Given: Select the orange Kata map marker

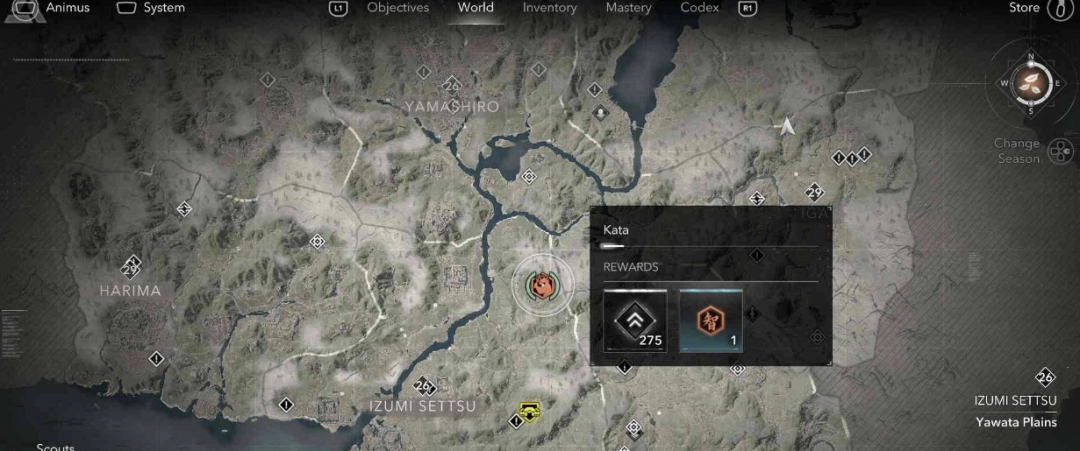Looking at the screenshot, I should click(541, 284).
